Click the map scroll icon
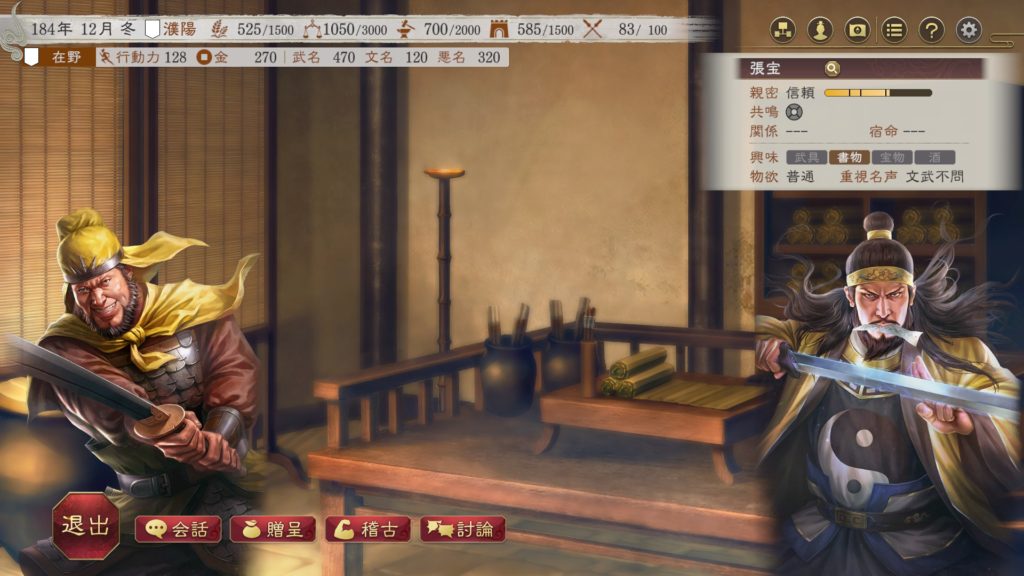 point(857,30)
